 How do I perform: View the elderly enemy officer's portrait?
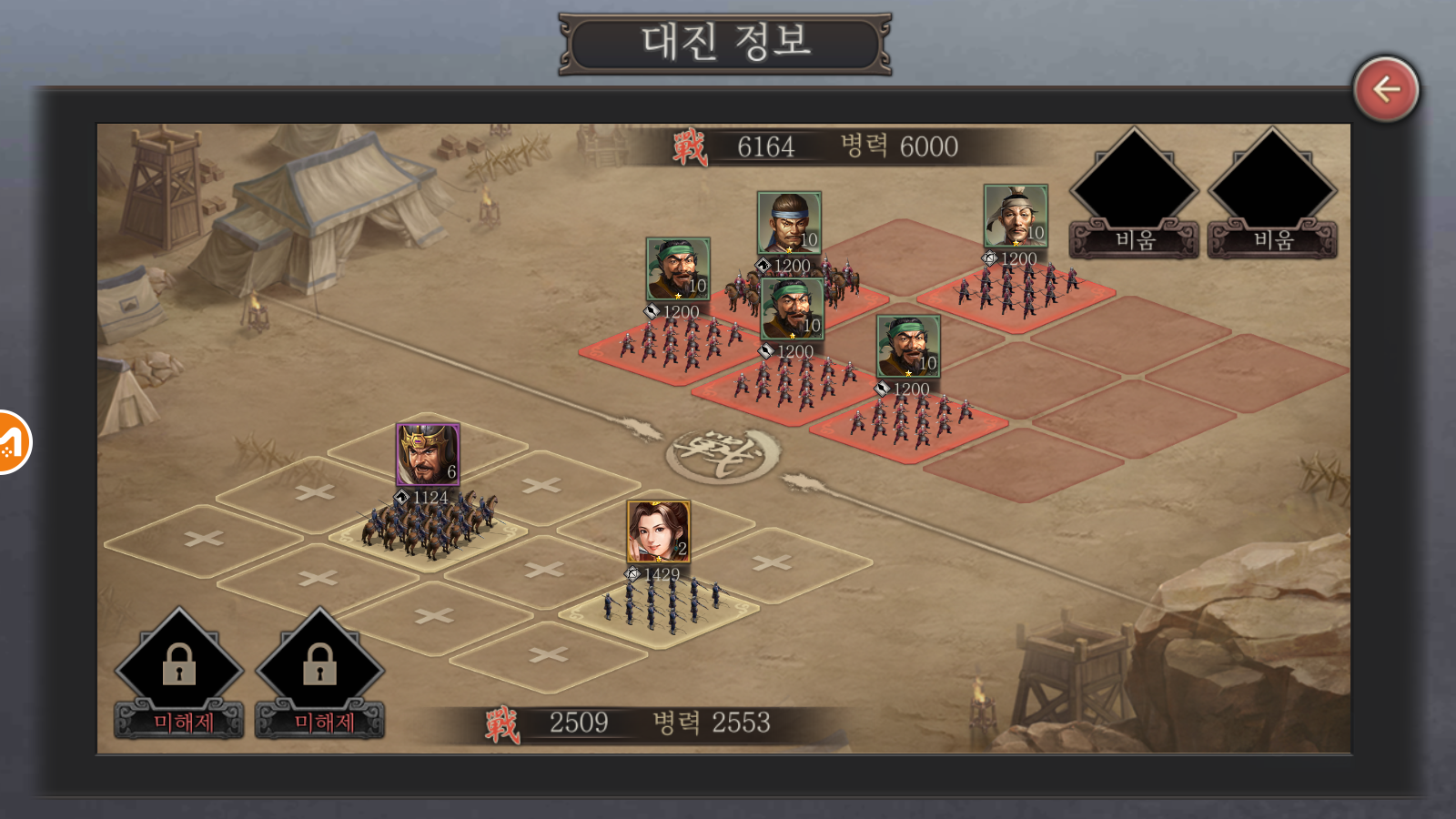pyautogui.click(x=1016, y=216)
